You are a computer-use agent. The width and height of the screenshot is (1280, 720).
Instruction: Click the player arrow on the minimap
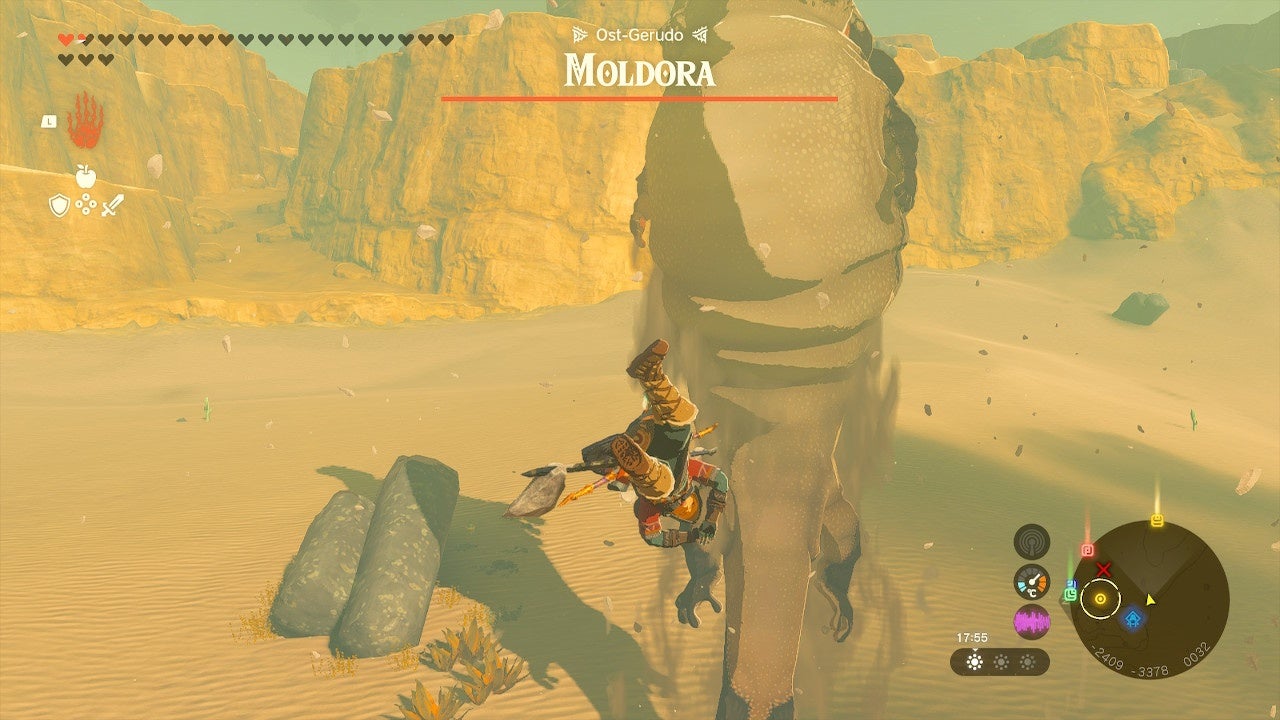pos(1150,600)
